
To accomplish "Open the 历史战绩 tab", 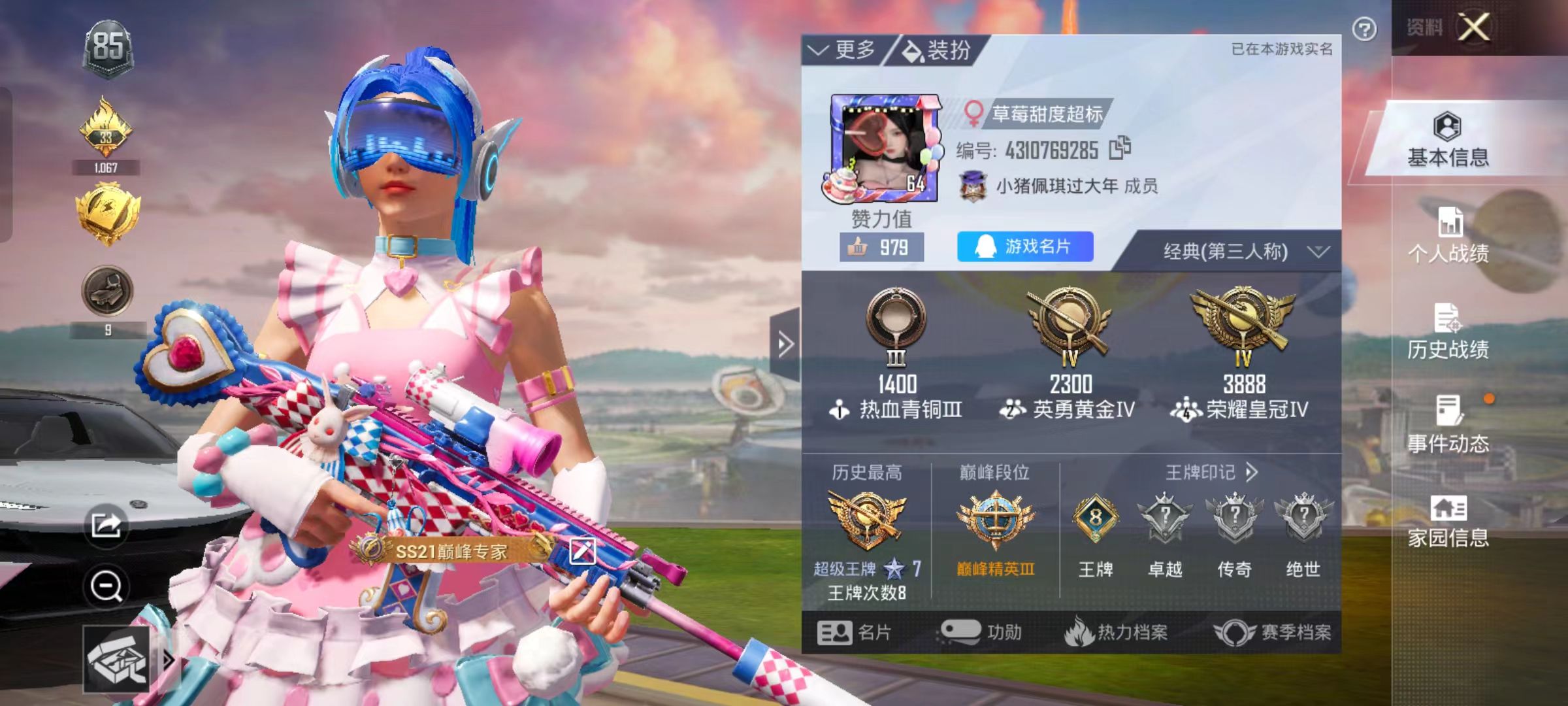I will click(x=1448, y=331).
